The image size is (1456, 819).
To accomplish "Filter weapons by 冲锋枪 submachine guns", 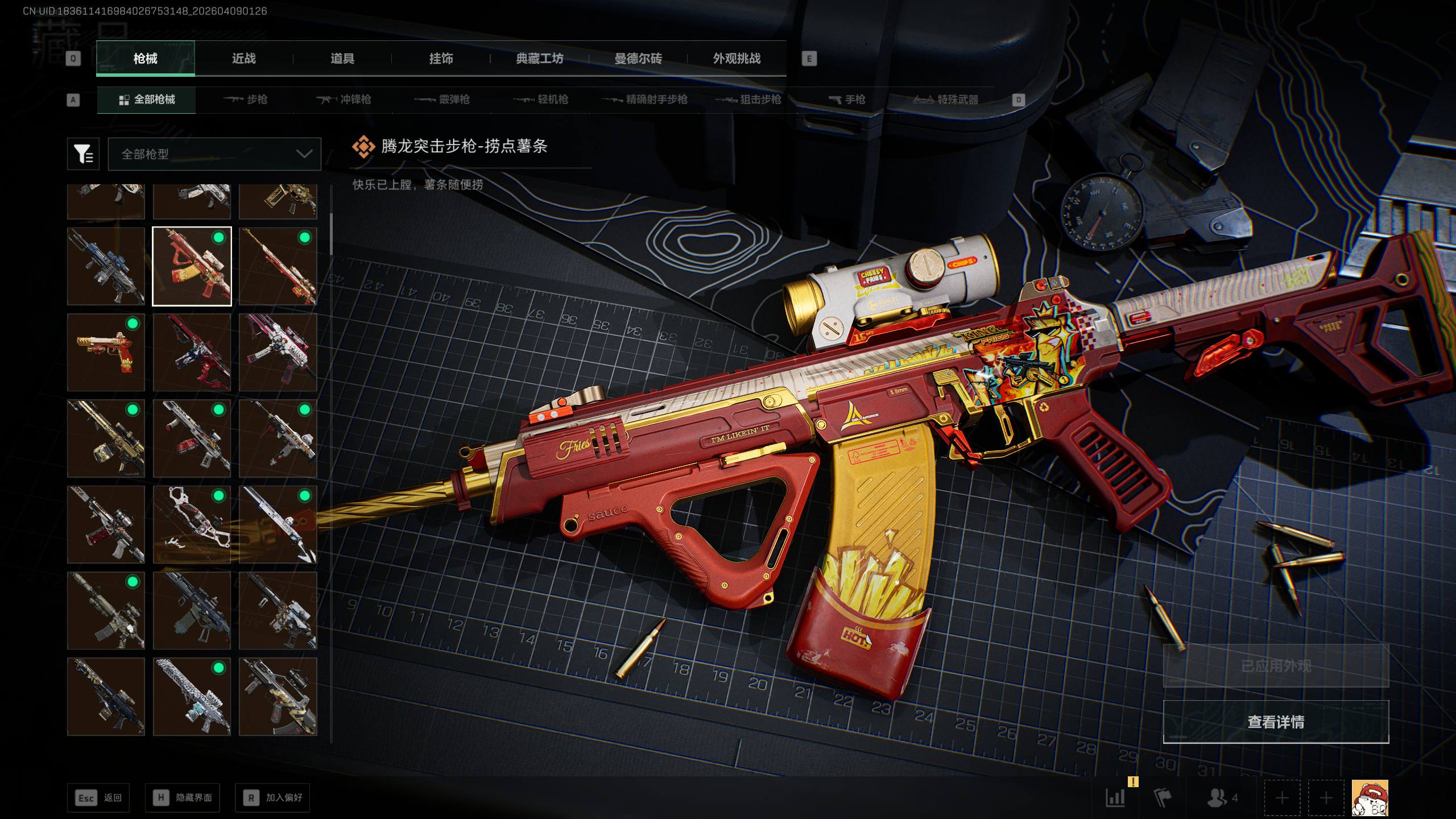I will click(344, 100).
